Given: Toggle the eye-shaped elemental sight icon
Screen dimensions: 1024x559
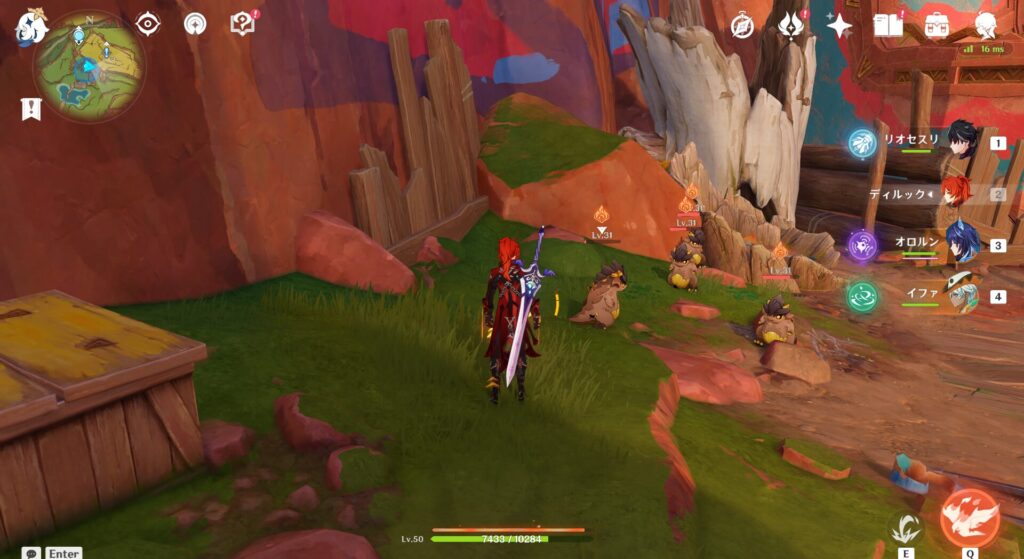Looking at the screenshot, I should [148, 24].
